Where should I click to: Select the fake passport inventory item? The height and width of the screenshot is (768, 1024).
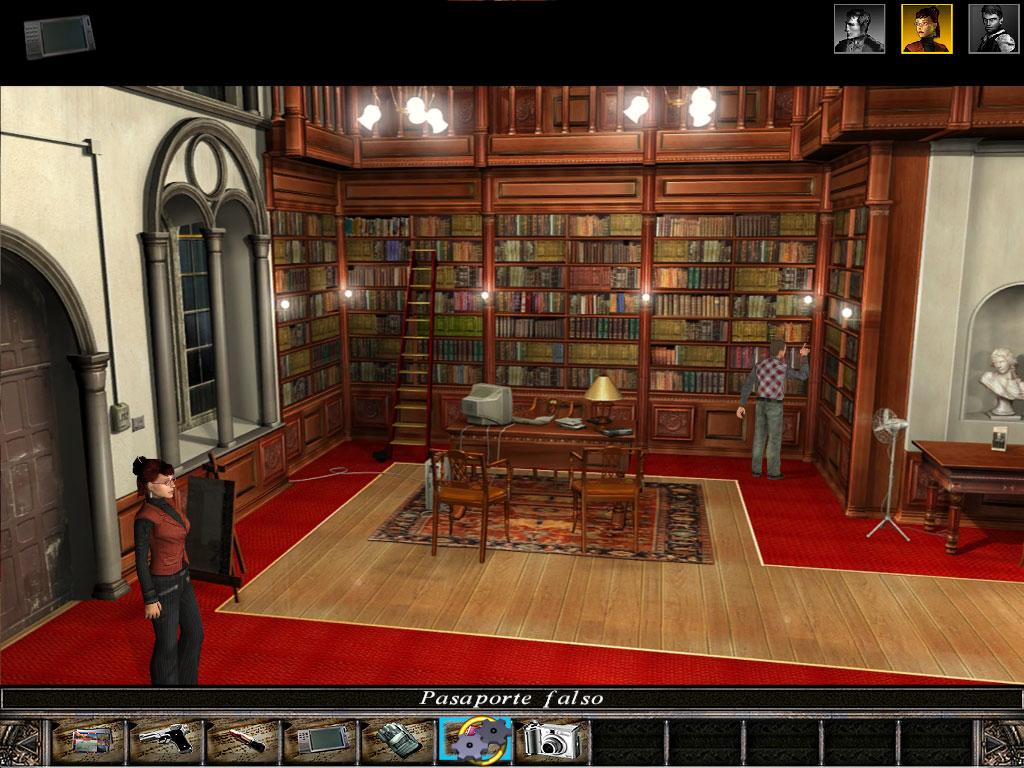(x=91, y=741)
